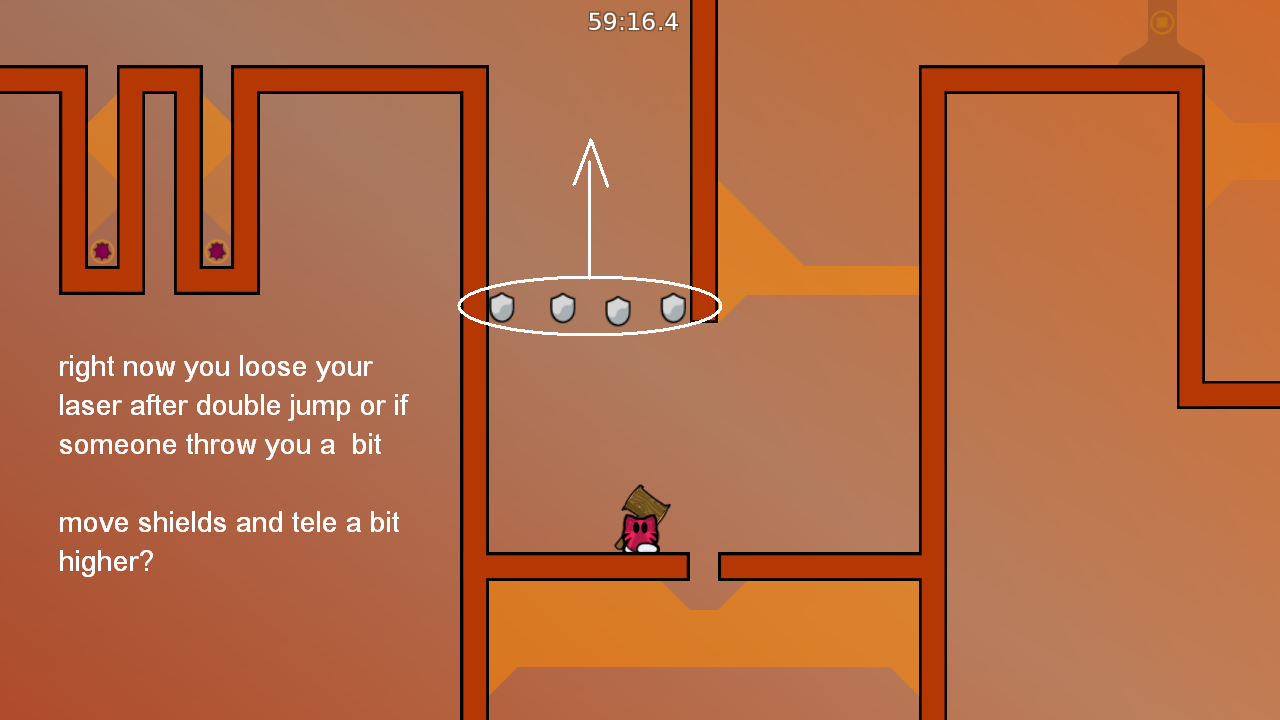Click the teleporter icon at top right
This screenshot has width=1280, height=720.
click(1160, 21)
